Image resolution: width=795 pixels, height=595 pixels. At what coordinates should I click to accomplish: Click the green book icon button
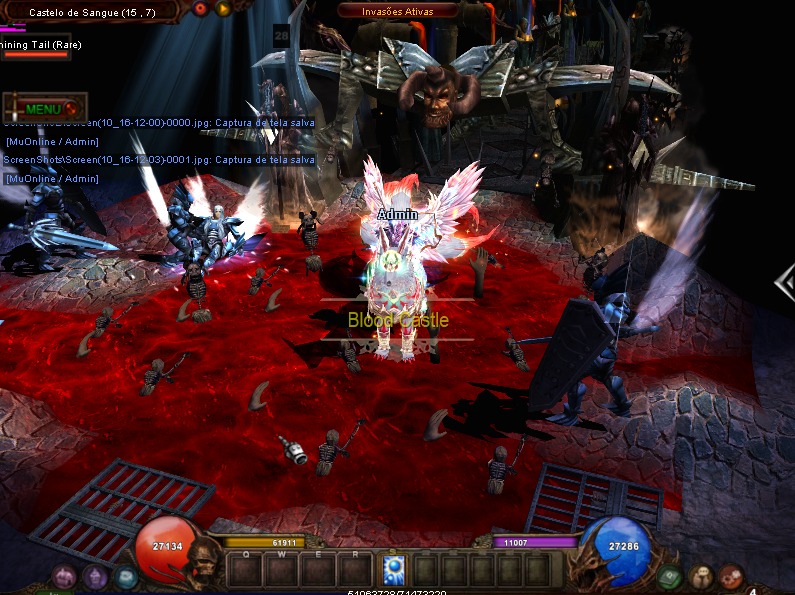pos(669,577)
